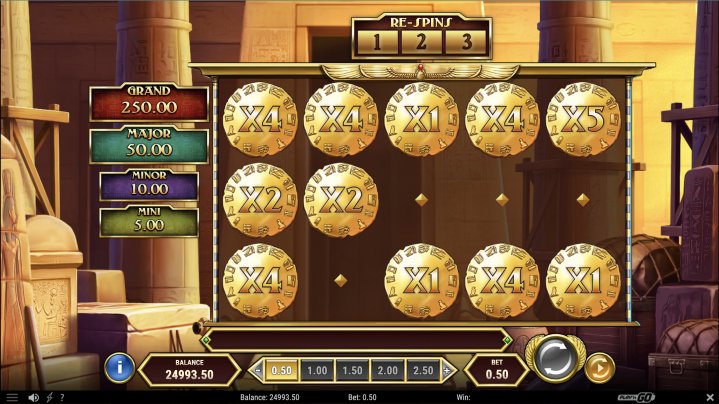Toggle the sound speaker icon

pos(34,397)
